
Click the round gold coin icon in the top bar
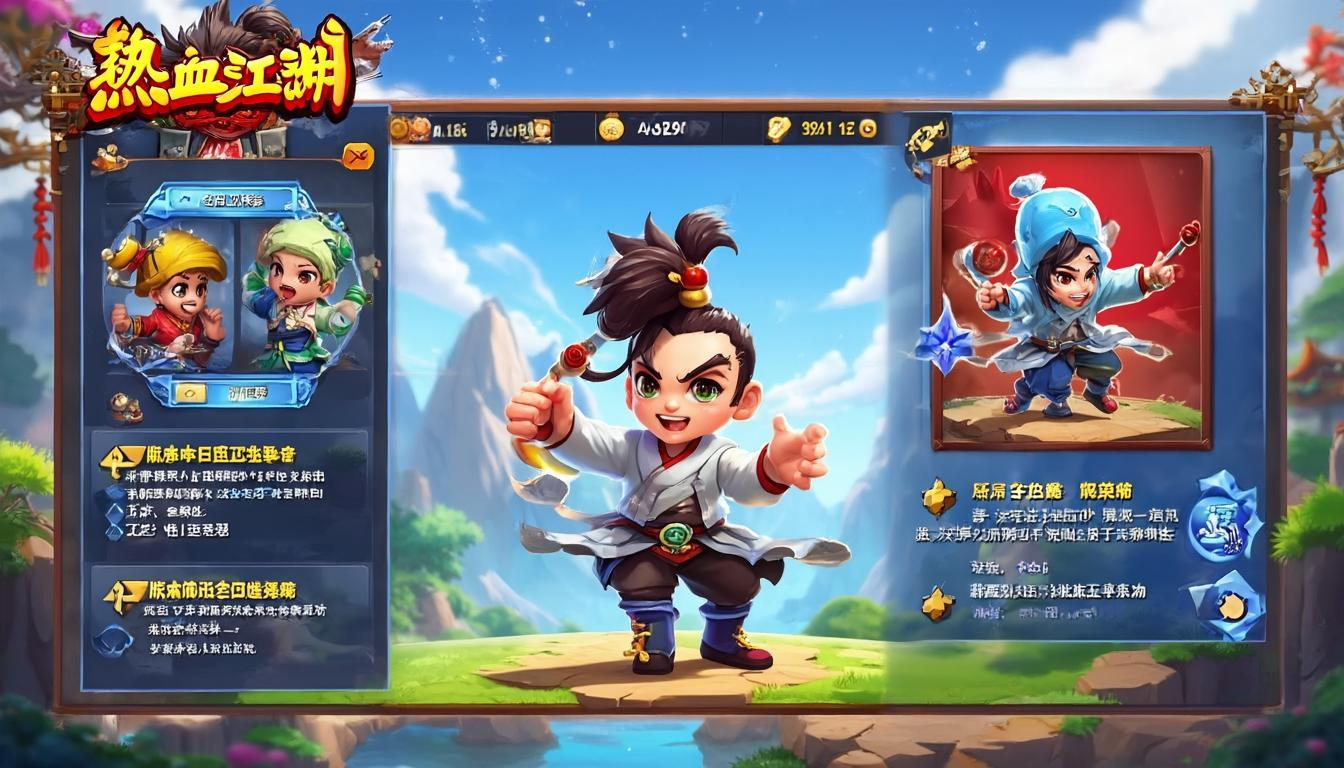611,128
